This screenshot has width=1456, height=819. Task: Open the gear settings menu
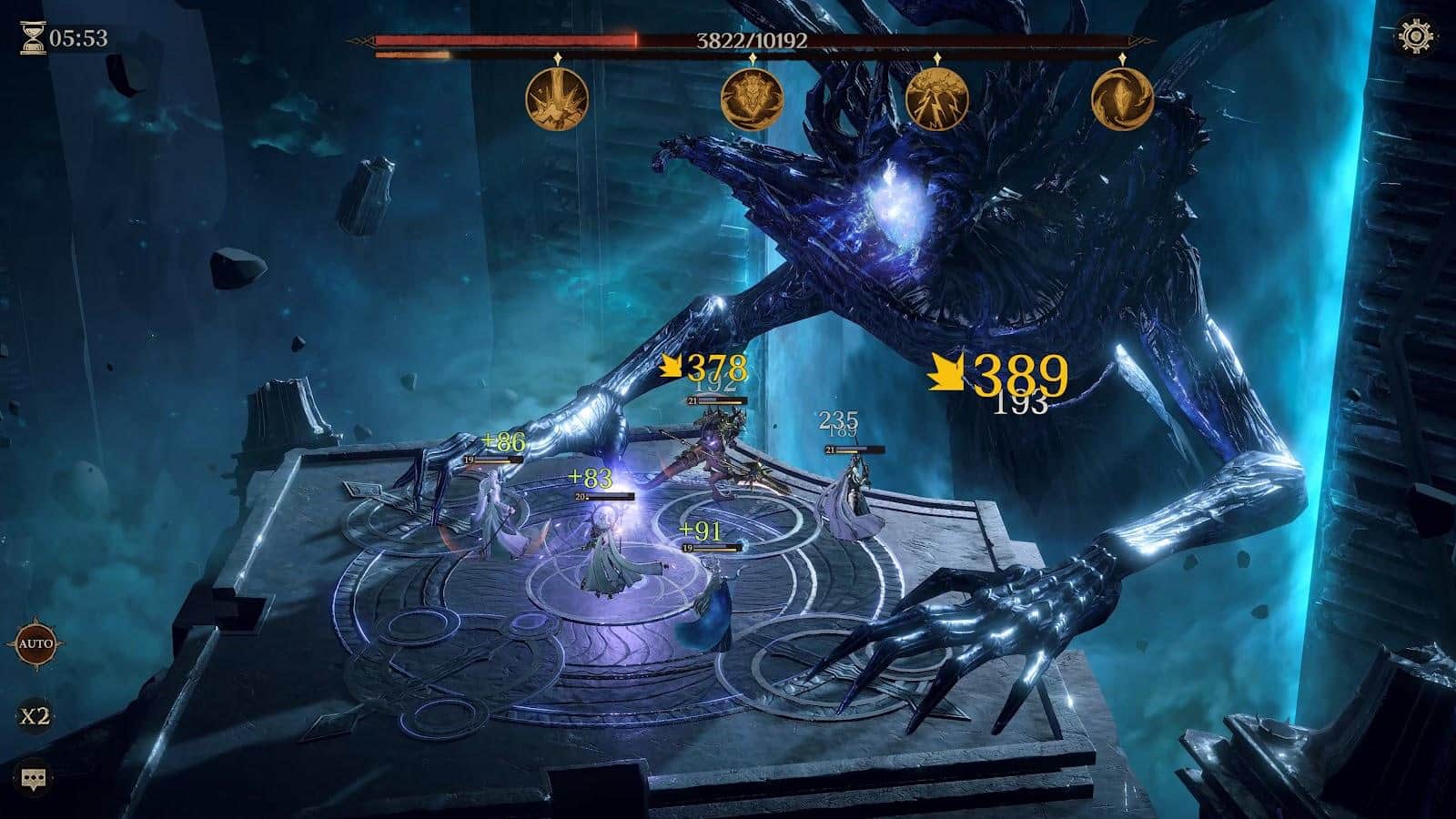click(1416, 36)
